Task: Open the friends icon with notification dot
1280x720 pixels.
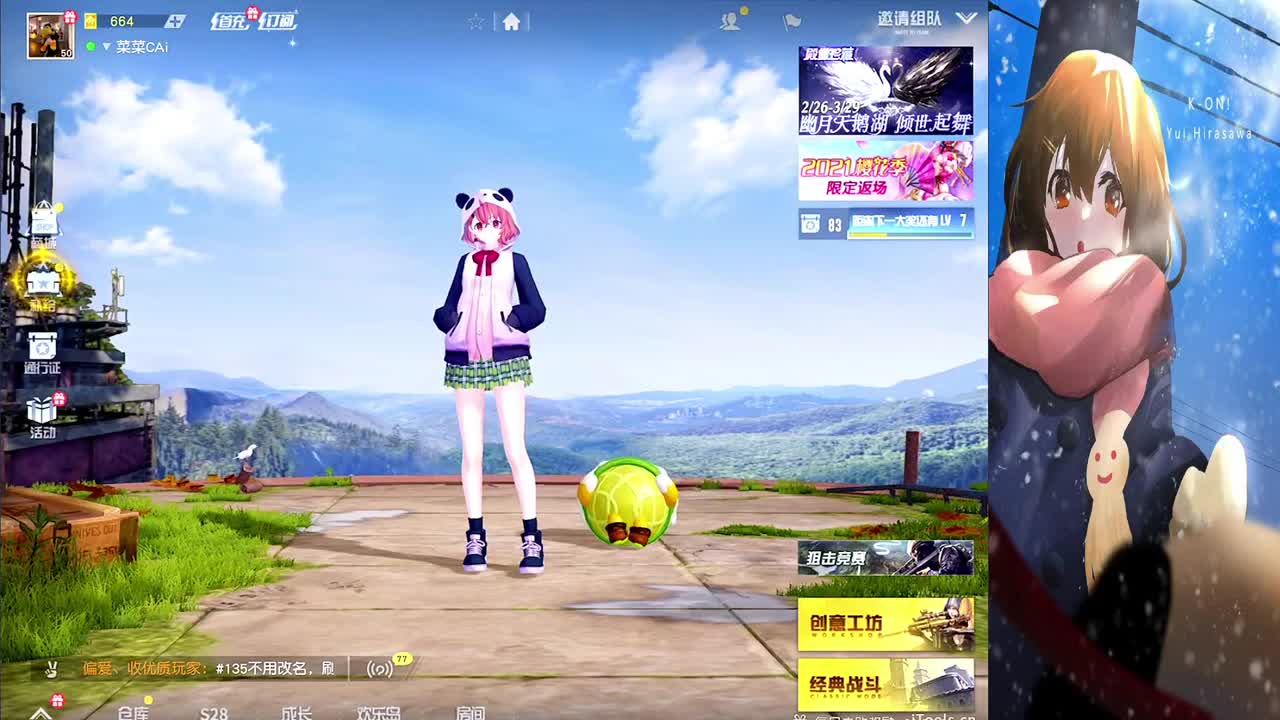Action: pyautogui.click(x=729, y=20)
